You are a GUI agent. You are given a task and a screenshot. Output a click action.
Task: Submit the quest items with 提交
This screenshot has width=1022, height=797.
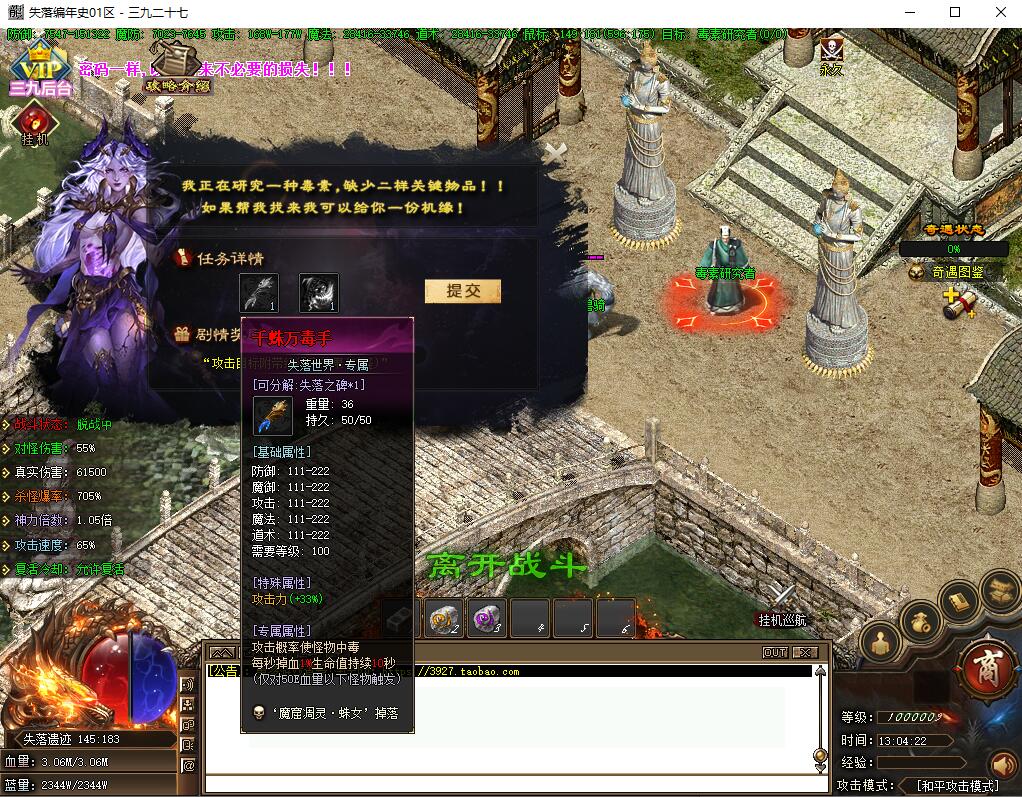coord(462,291)
